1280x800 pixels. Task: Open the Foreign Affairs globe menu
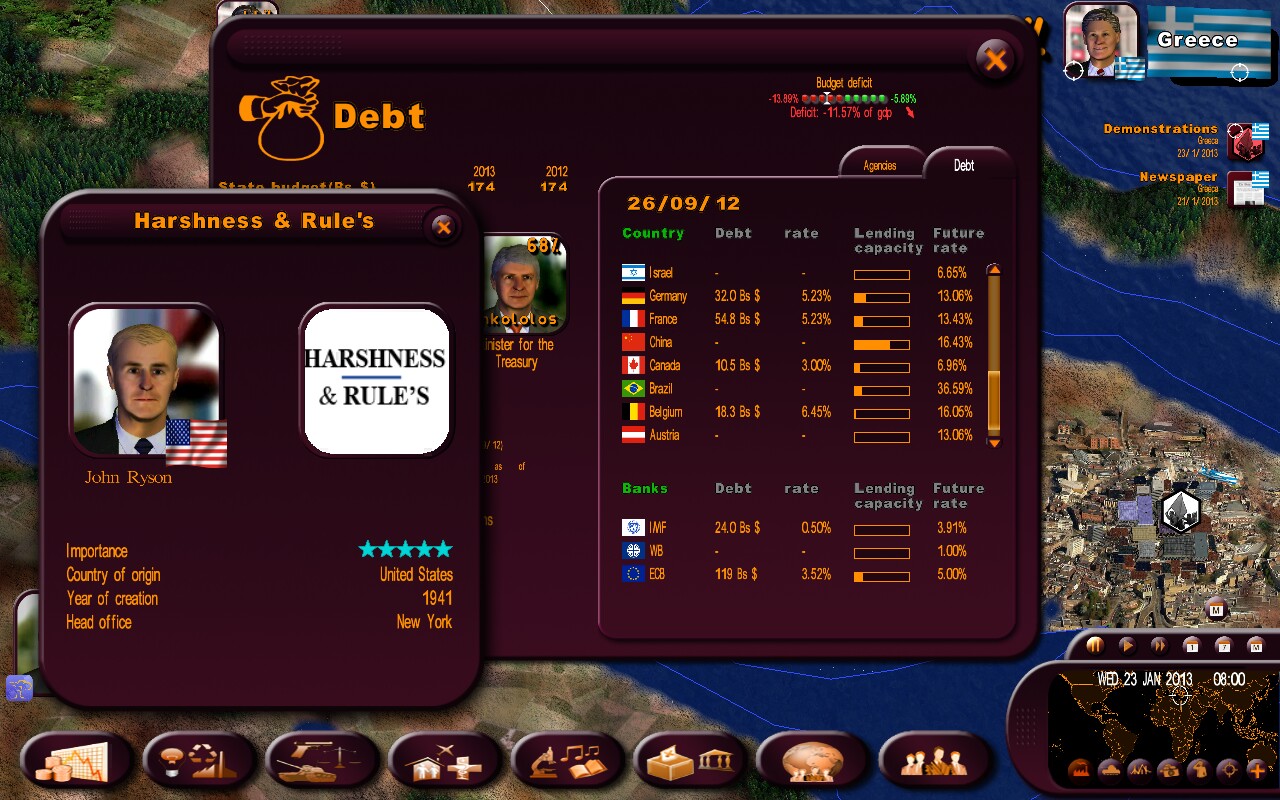[811, 762]
